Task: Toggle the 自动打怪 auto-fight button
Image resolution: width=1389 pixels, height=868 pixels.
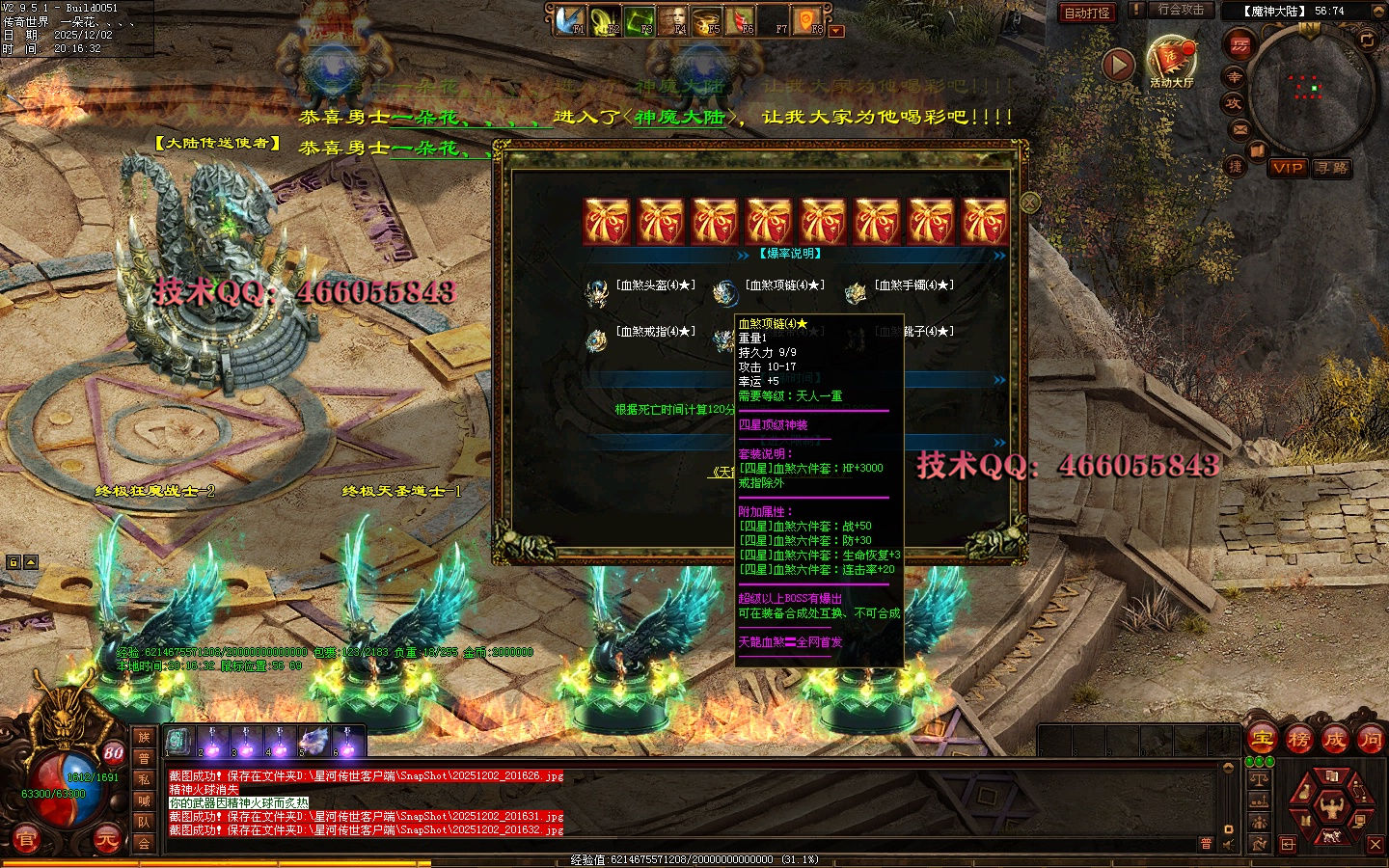Action: (1086, 13)
